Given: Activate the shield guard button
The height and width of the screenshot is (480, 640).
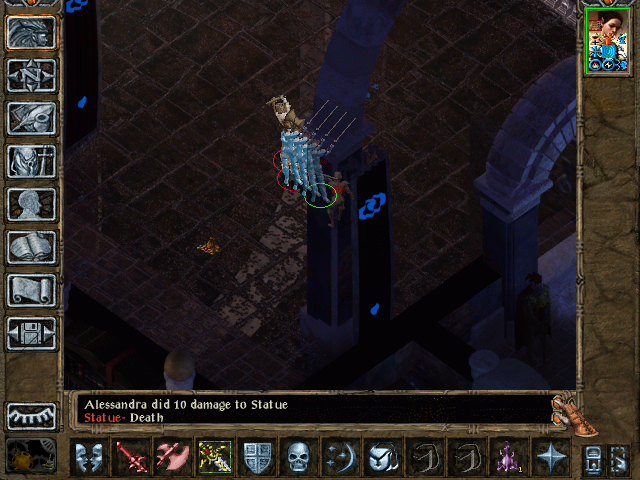Looking at the screenshot, I should pyautogui.click(x=257, y=457).
